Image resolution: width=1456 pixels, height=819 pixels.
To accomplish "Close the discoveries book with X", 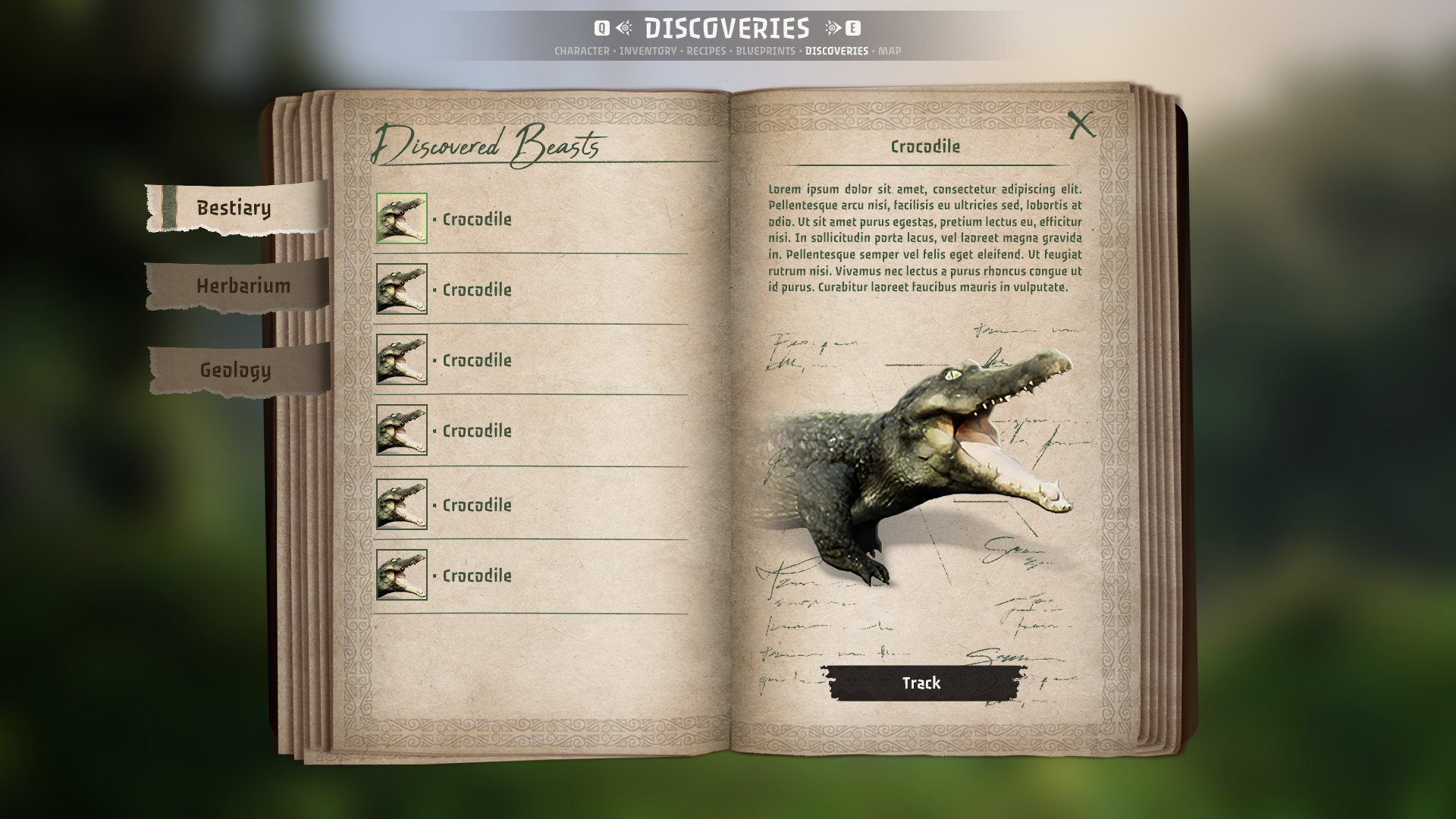I will coord(1081,125).
